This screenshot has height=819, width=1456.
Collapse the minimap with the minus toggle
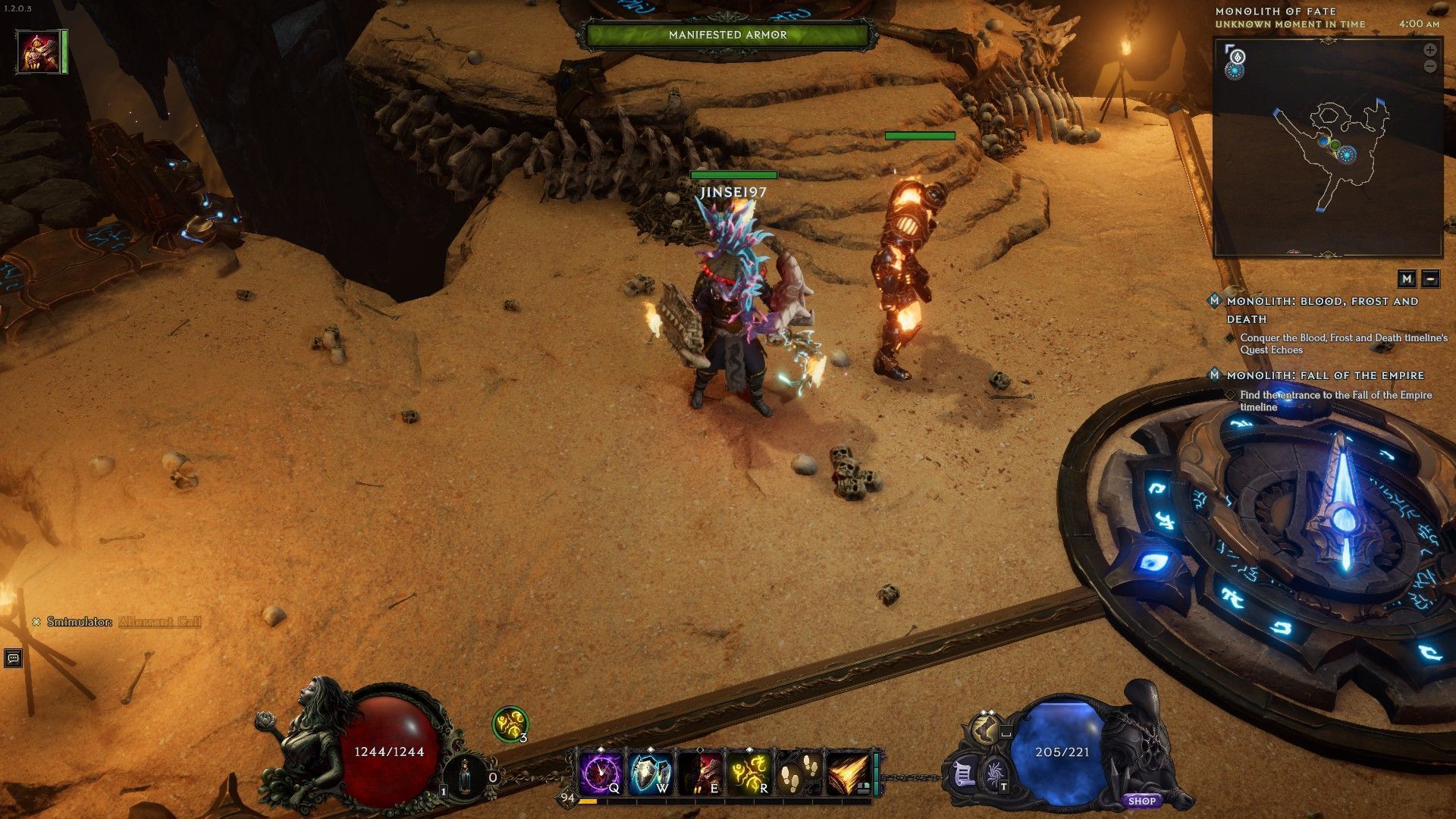[1430, 278]
